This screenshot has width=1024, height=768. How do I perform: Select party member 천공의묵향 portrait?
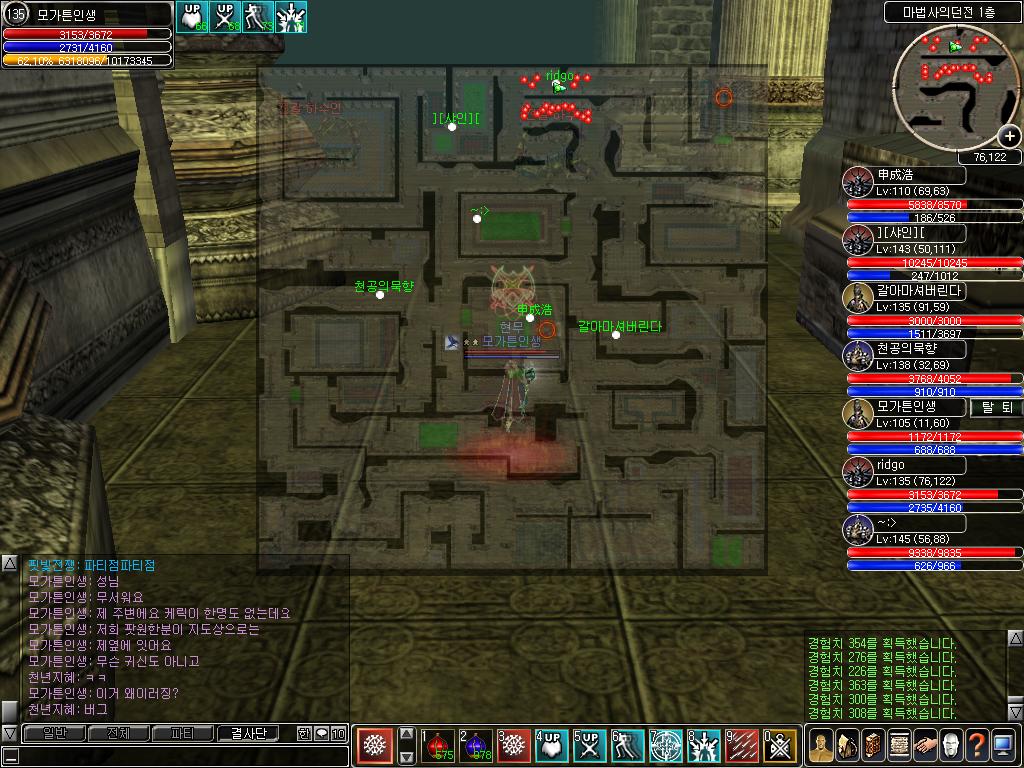pos(856,356)
